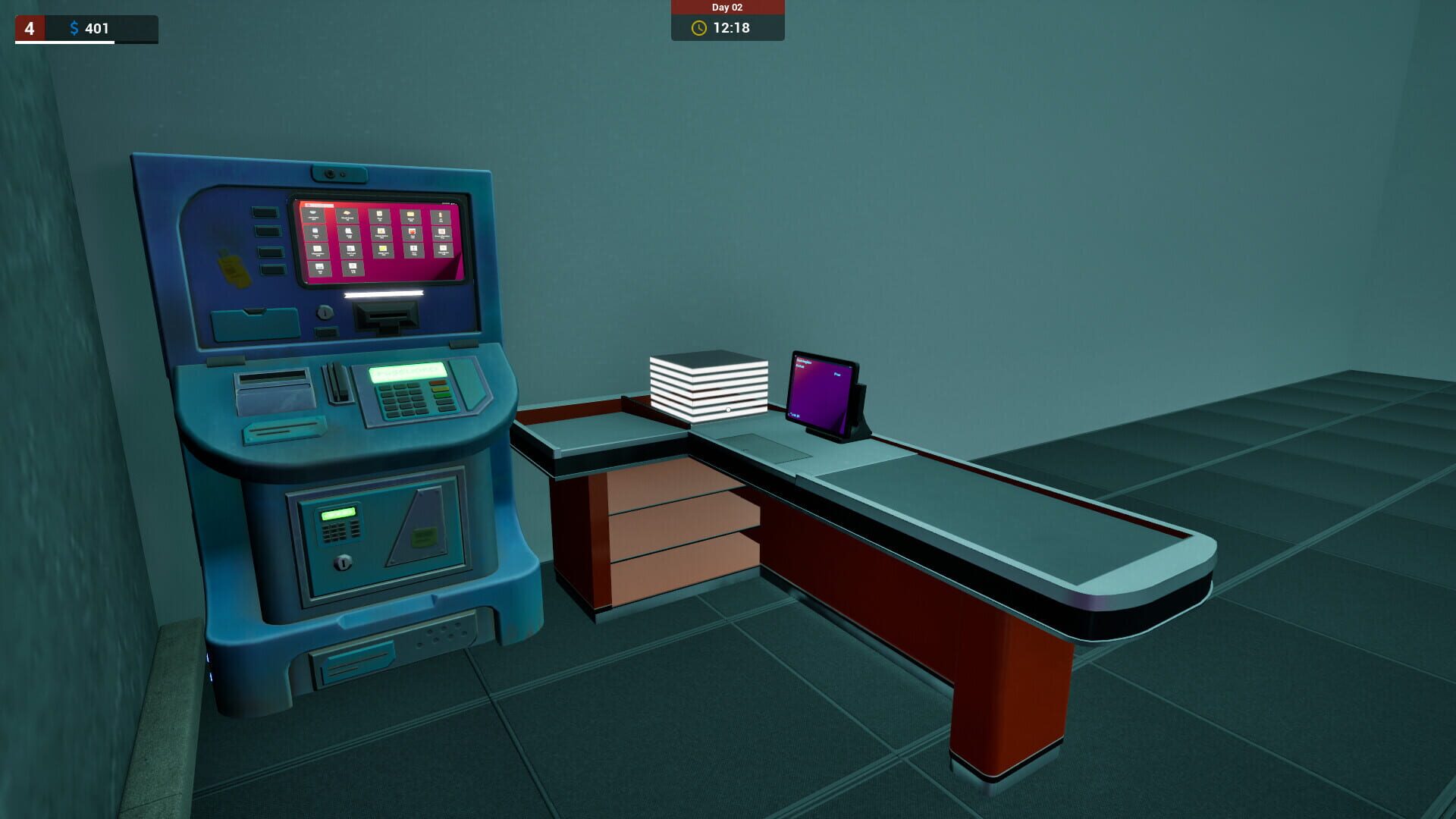Open the Day 02 header menu
The image size is (1456, 819).
tap(726, 8)
